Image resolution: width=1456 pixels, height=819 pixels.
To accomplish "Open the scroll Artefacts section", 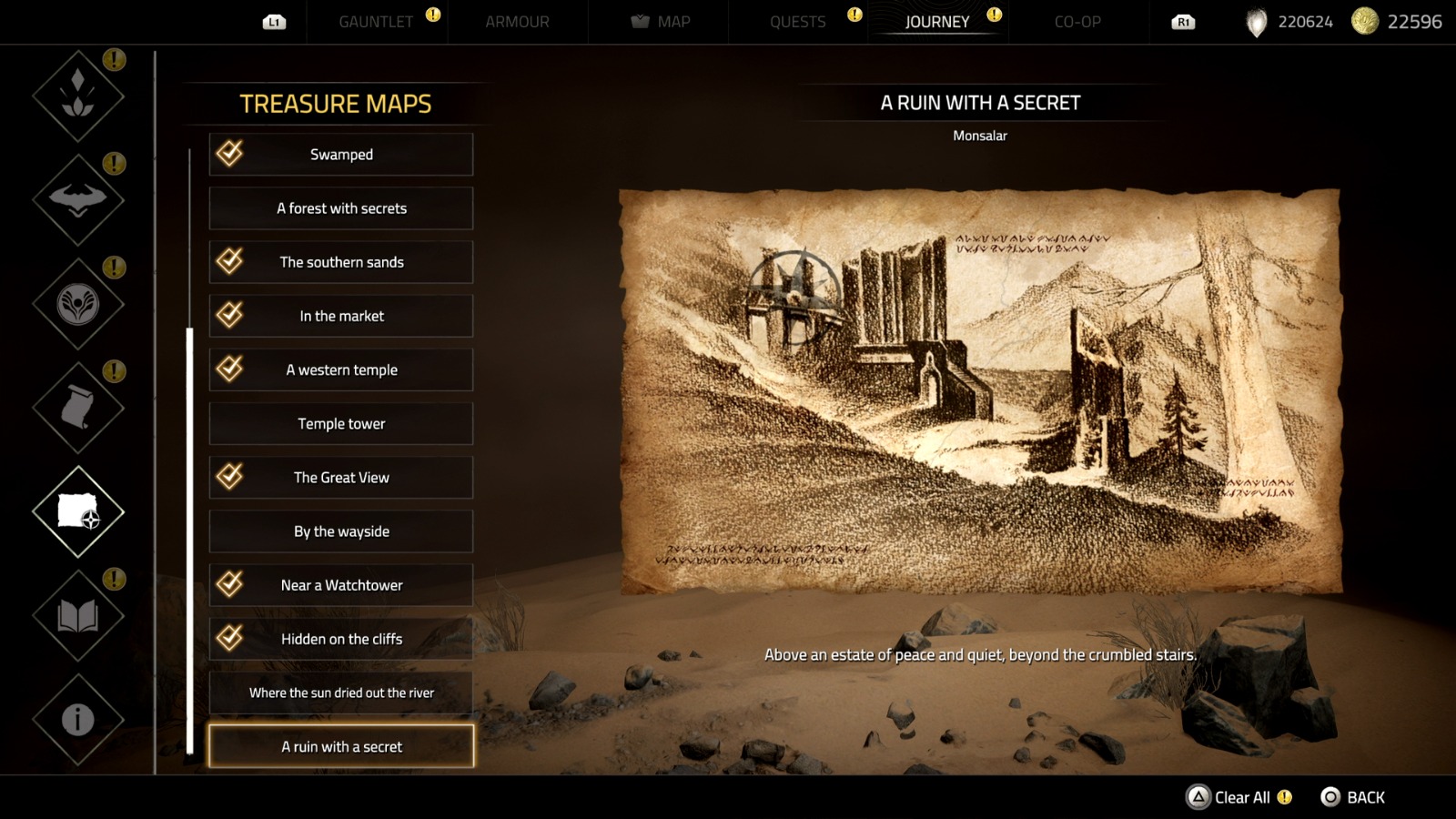I will click(77, 408).
